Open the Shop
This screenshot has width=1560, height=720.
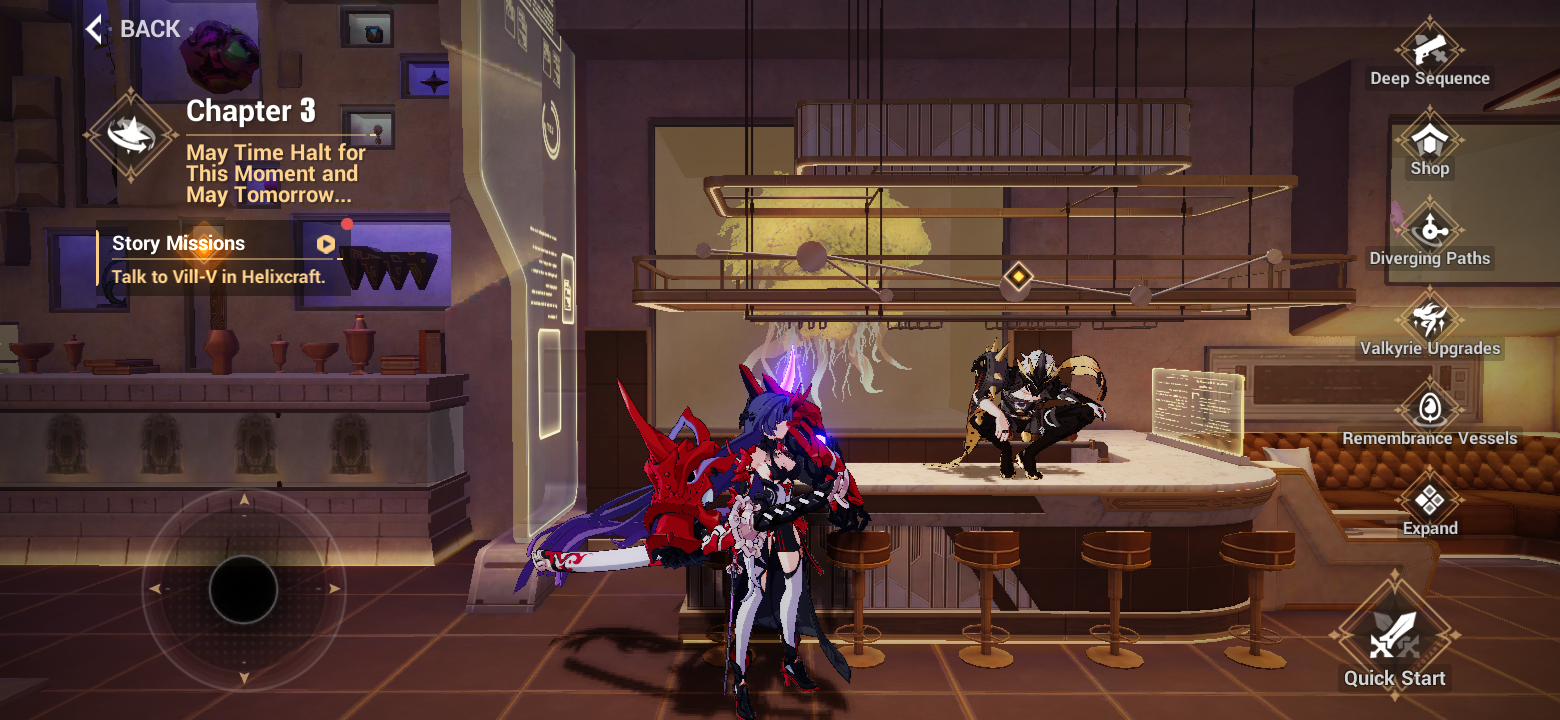[x=1429, y=140]
